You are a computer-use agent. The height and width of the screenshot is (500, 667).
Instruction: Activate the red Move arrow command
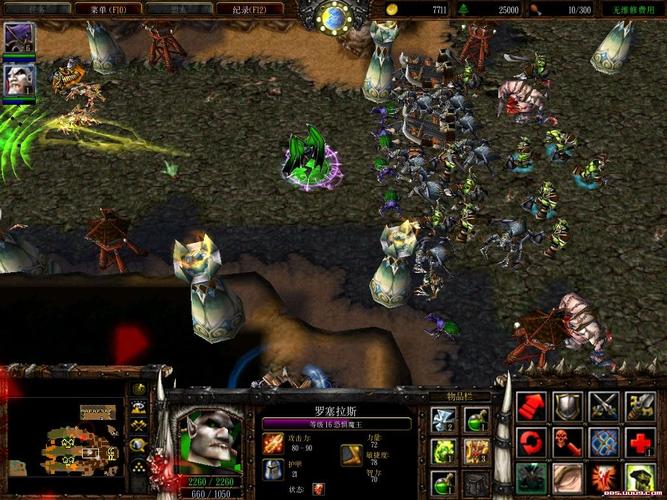pyautogui.click(x=533, y=407)
